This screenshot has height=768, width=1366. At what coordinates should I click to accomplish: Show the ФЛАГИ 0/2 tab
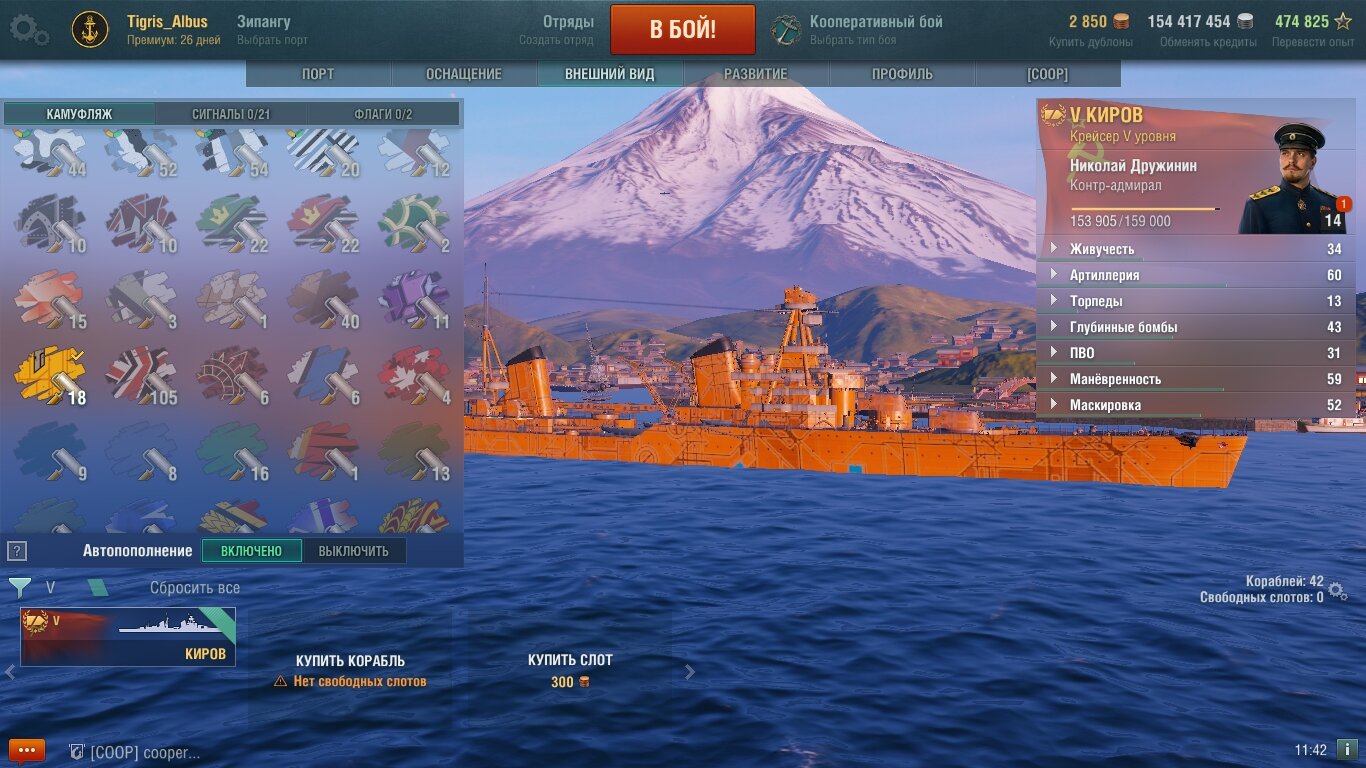pyautogui.click(x=383, y=114)
